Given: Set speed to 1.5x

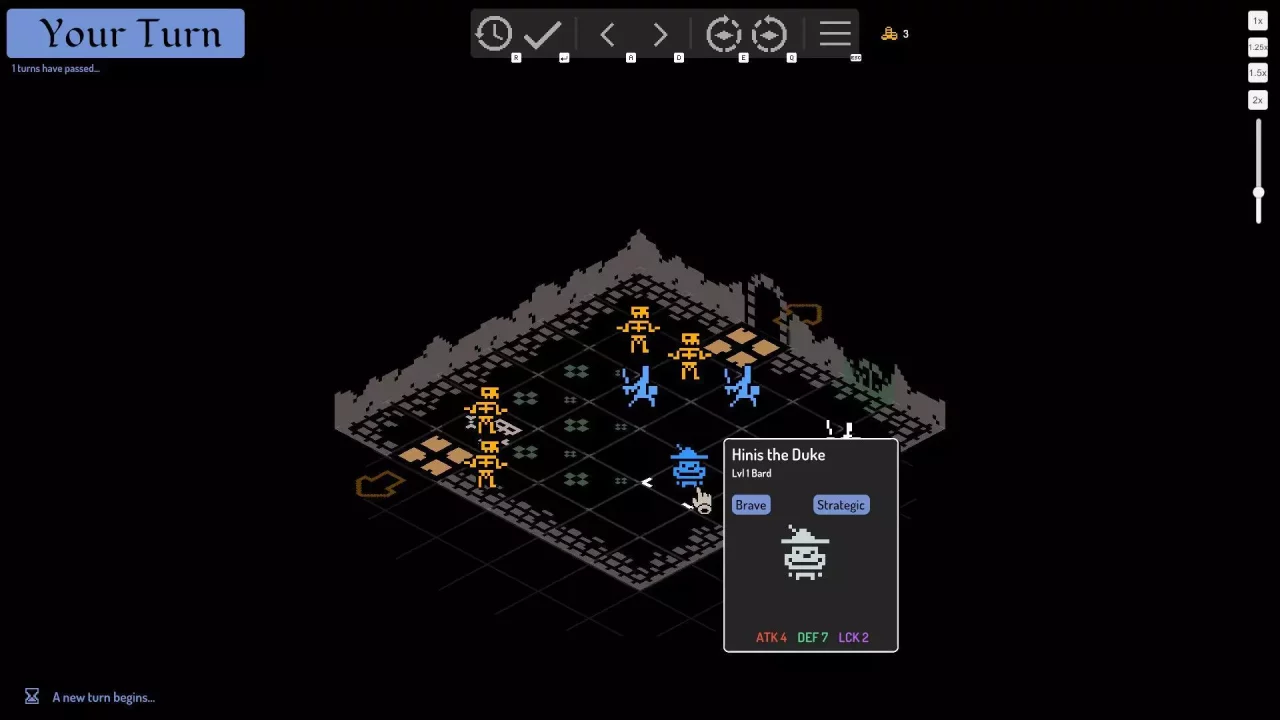Looking at the screenshot, I should point(1258,73).
